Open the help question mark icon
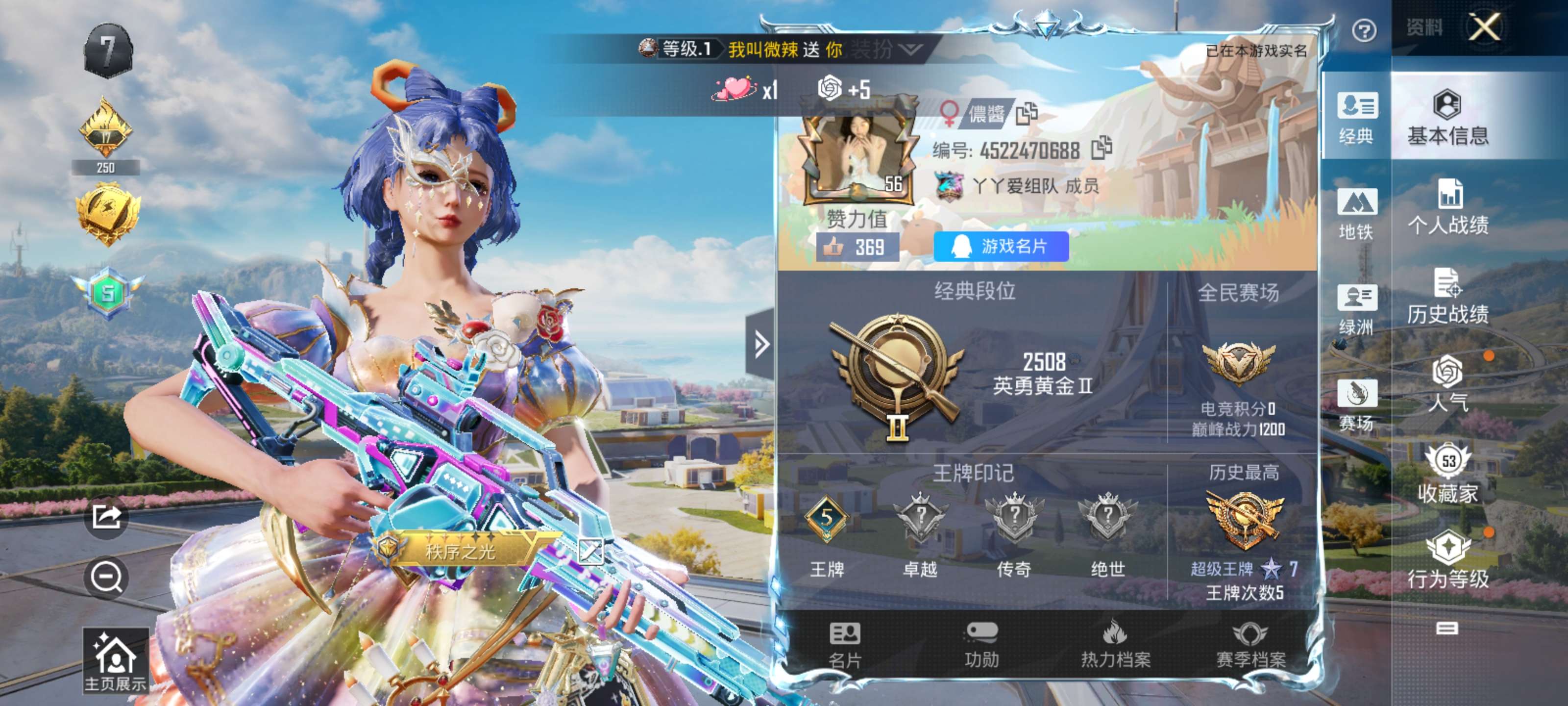Viewport: 1568px width, 706px height. 1364,30
